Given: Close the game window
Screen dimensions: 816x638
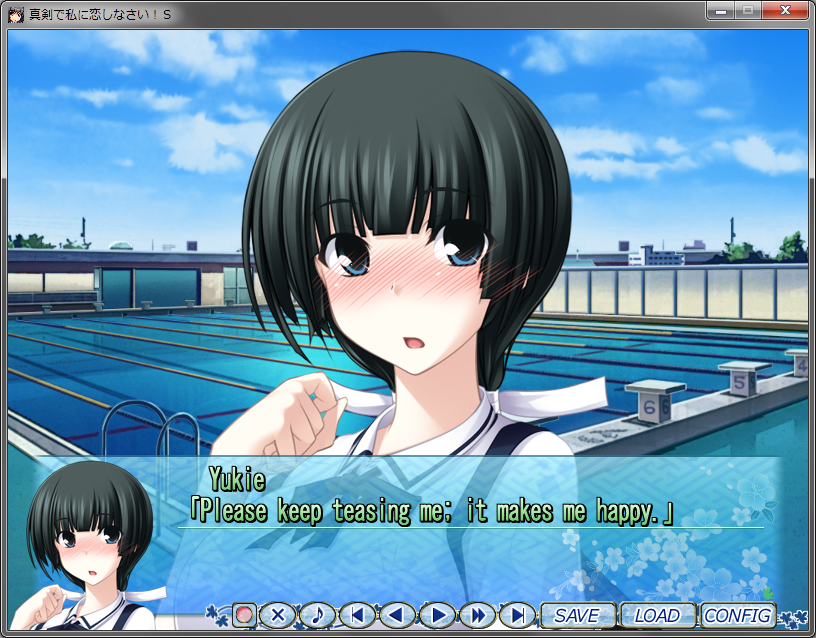Looking at the screenshot, I should pos(784,10).
